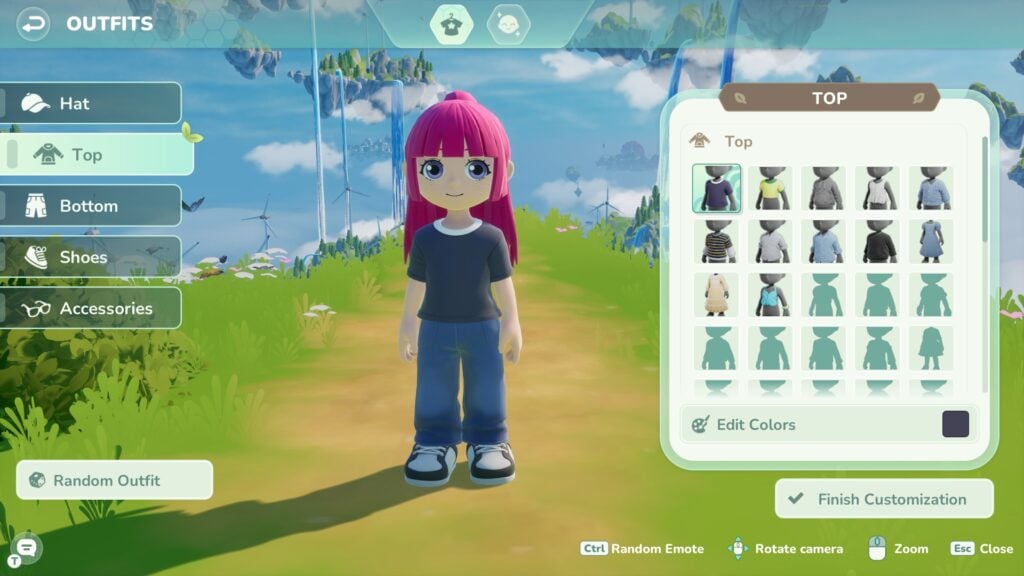Viewport: 1024px width, 576px height.
Task: Confirm with Finish Customization
Action: click(884, 499)
